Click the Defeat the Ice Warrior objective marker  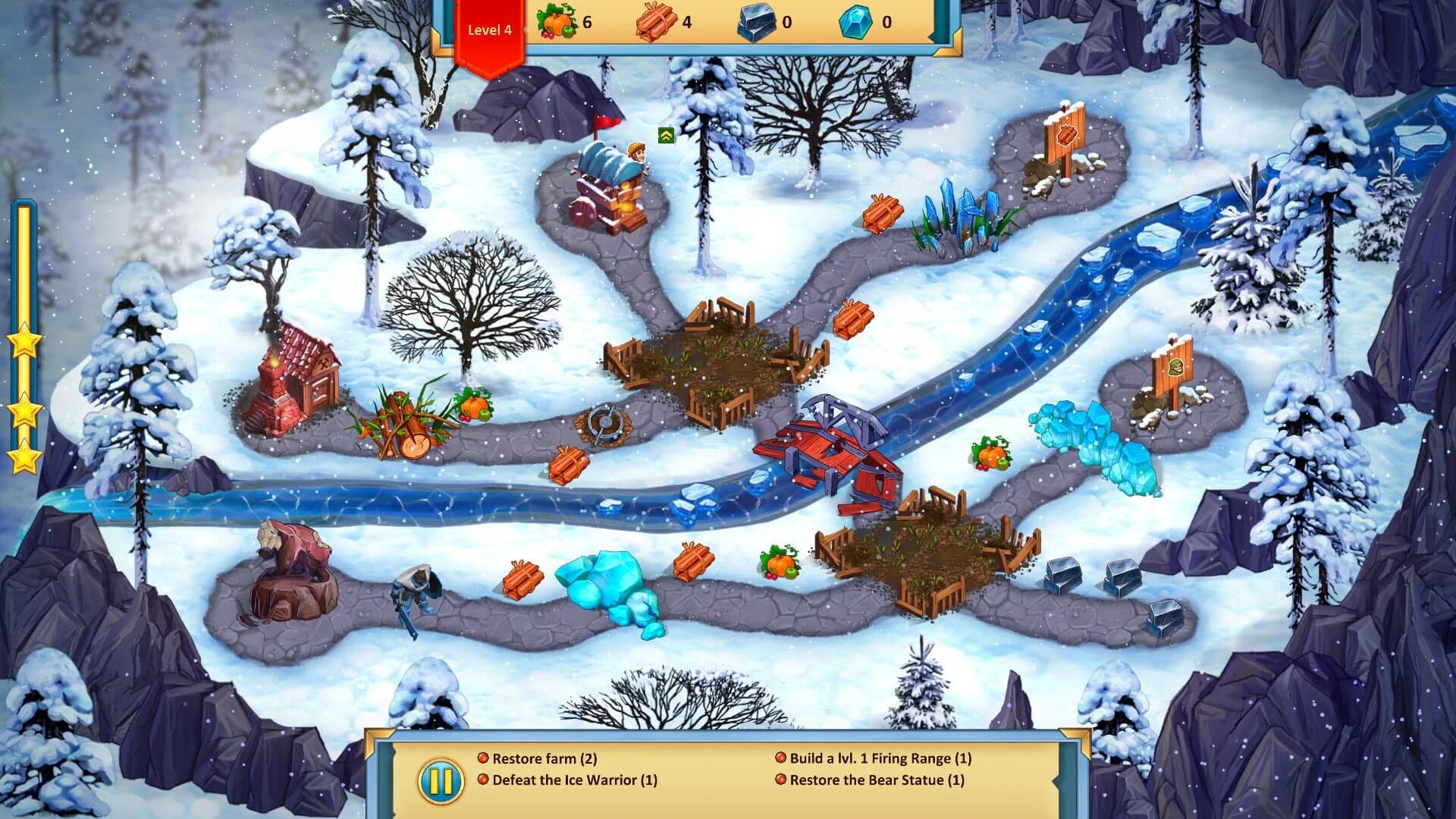point(482,779)
